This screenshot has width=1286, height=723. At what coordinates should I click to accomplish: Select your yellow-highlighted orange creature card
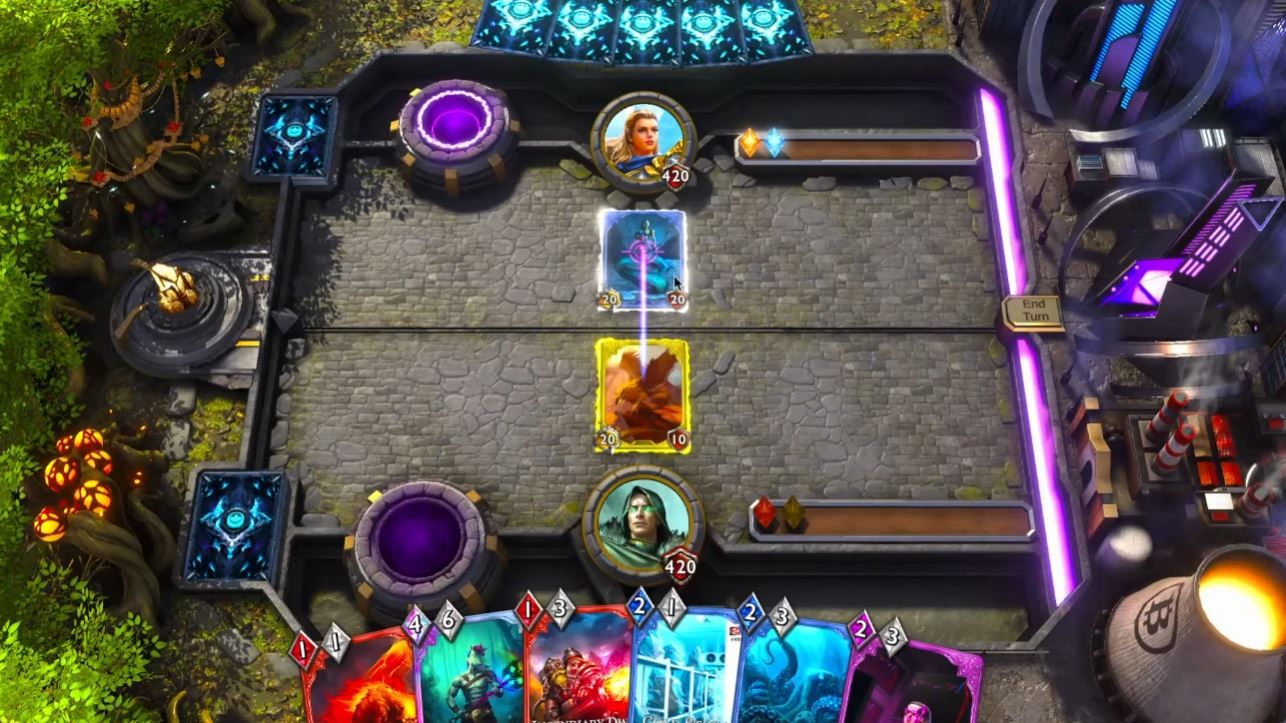click(x=641, y=394)
